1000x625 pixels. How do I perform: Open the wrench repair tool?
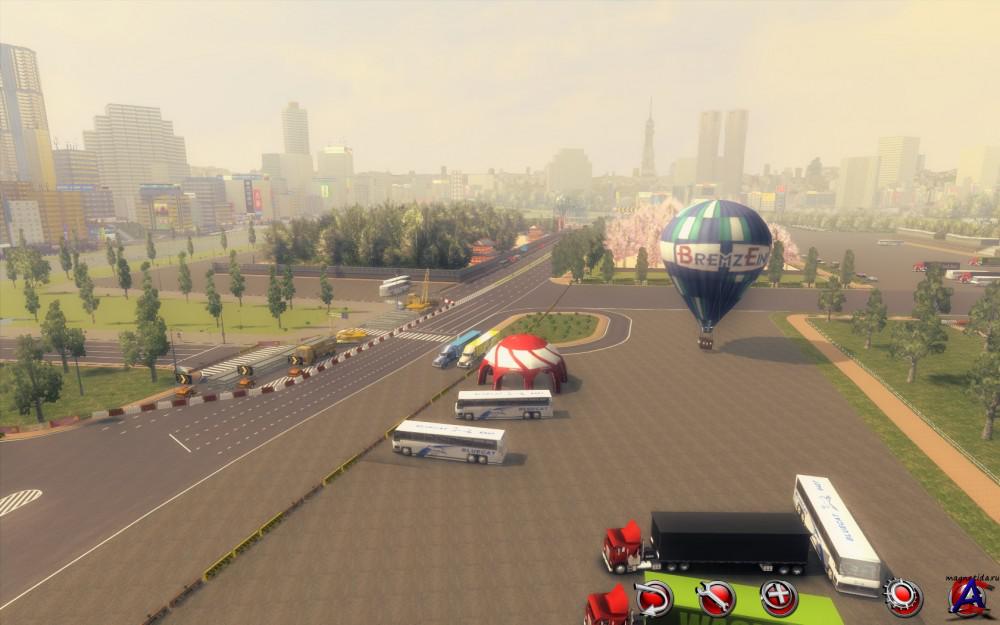pyautogui.click(x=716, y=598)
